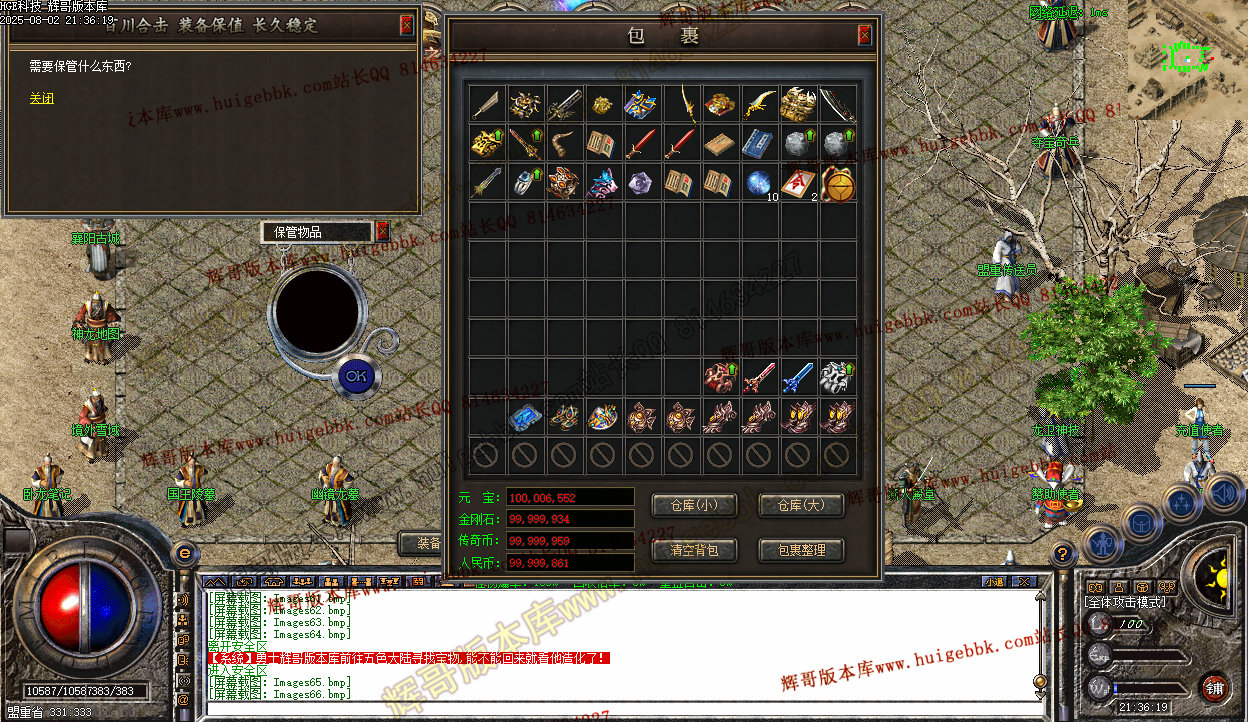Open the large warehouse 仓库(大)

(x=801, y=505)
